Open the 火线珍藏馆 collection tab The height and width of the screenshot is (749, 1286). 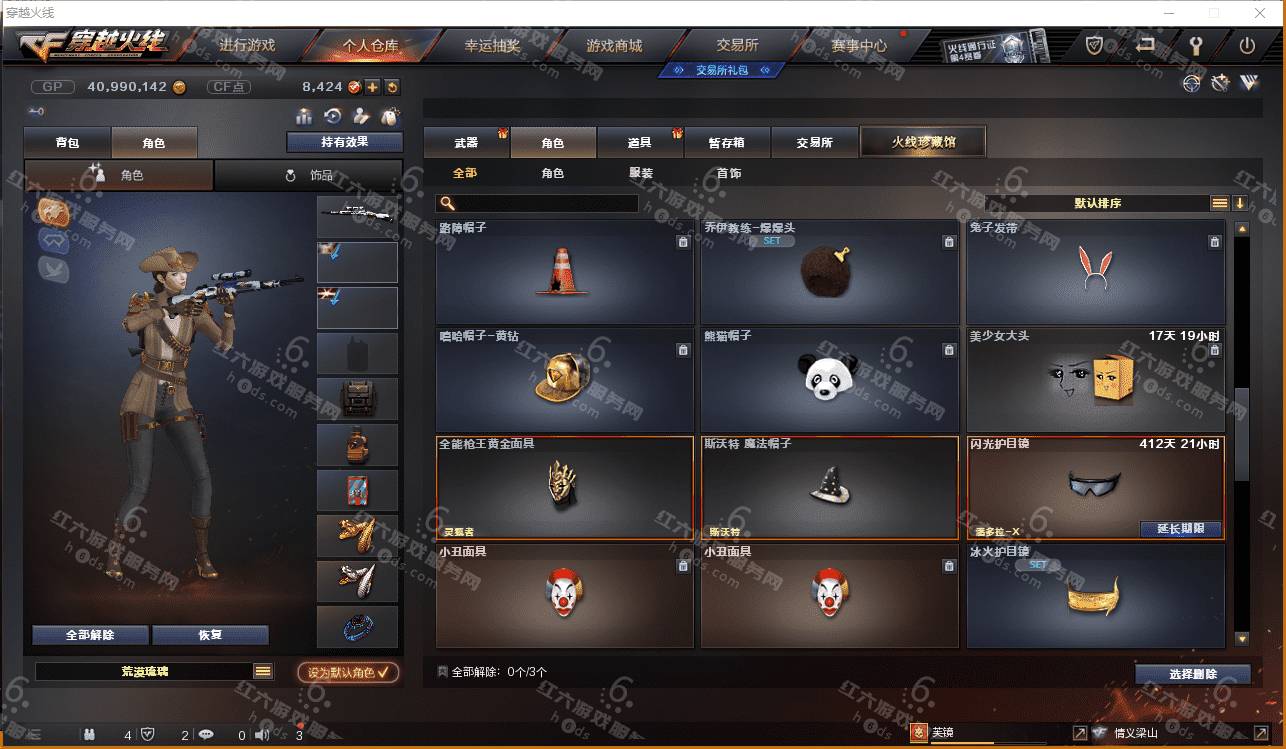point(923,142)
